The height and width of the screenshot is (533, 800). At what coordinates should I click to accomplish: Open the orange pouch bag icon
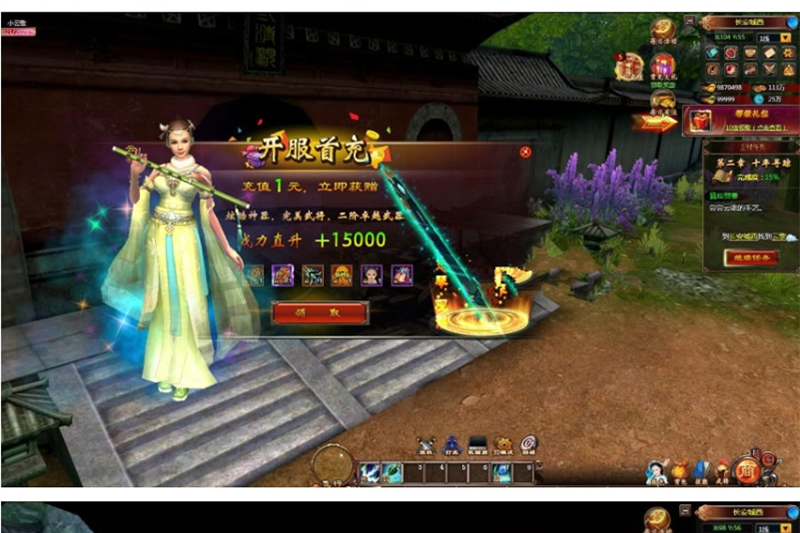click(680, 468)
